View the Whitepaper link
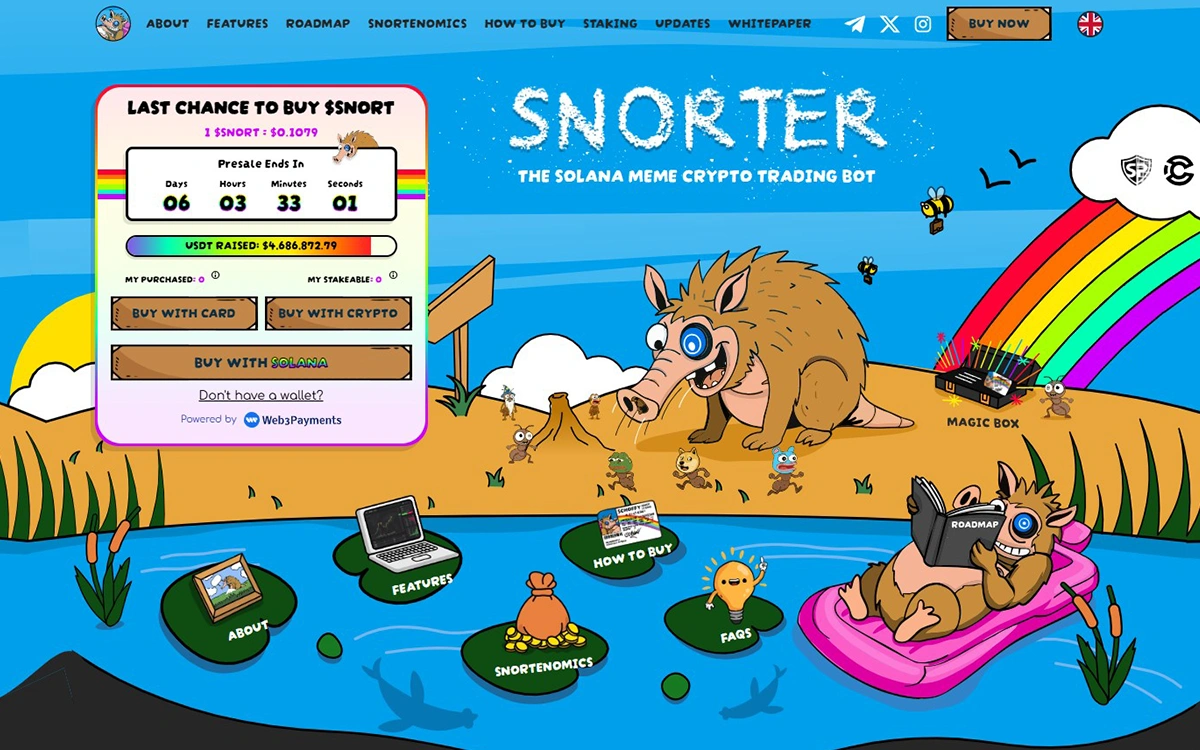Viewport: 1200px width, 750px height. [x=769, y=23]
